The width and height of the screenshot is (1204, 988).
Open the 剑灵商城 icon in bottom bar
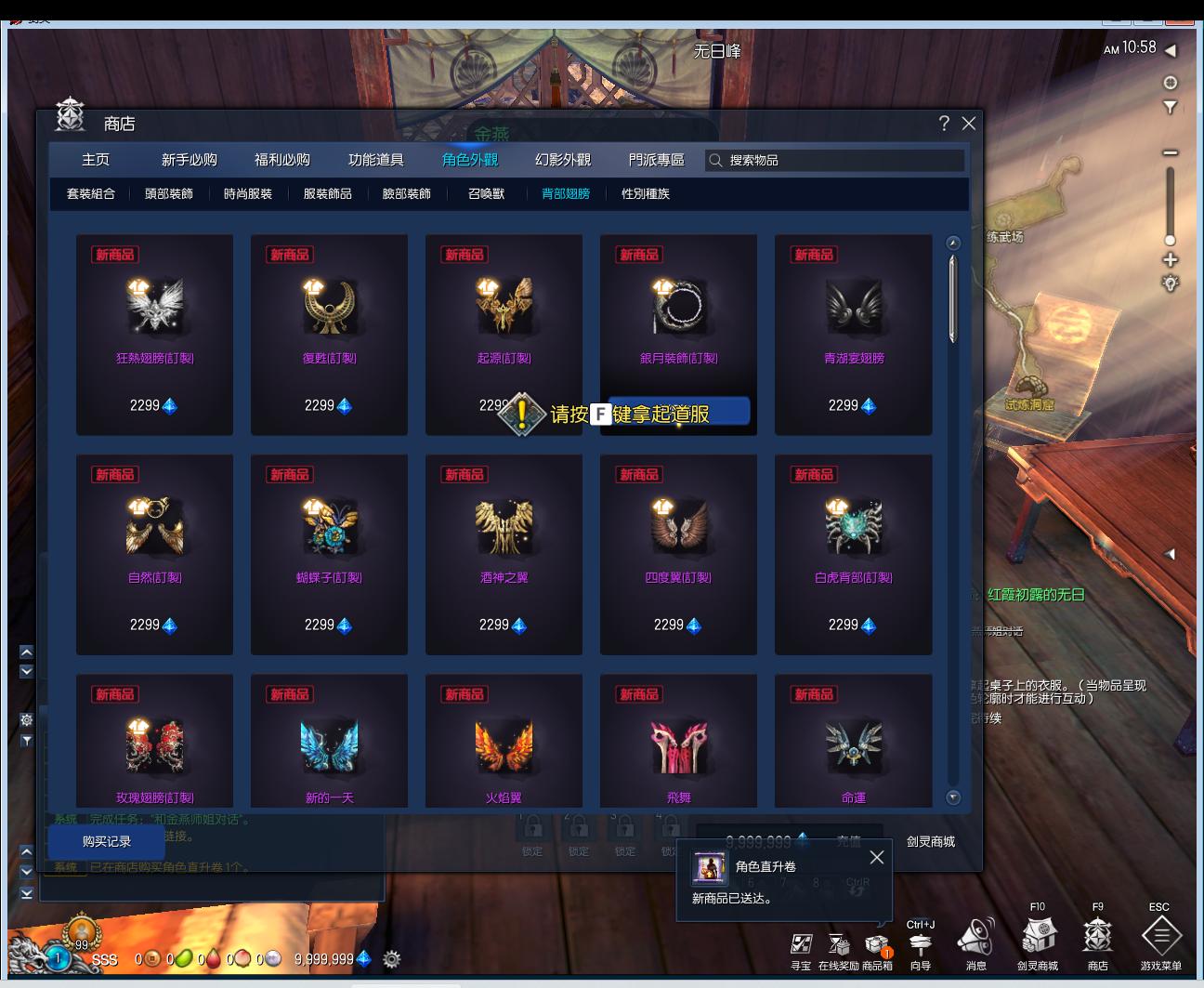point(1038,939)
